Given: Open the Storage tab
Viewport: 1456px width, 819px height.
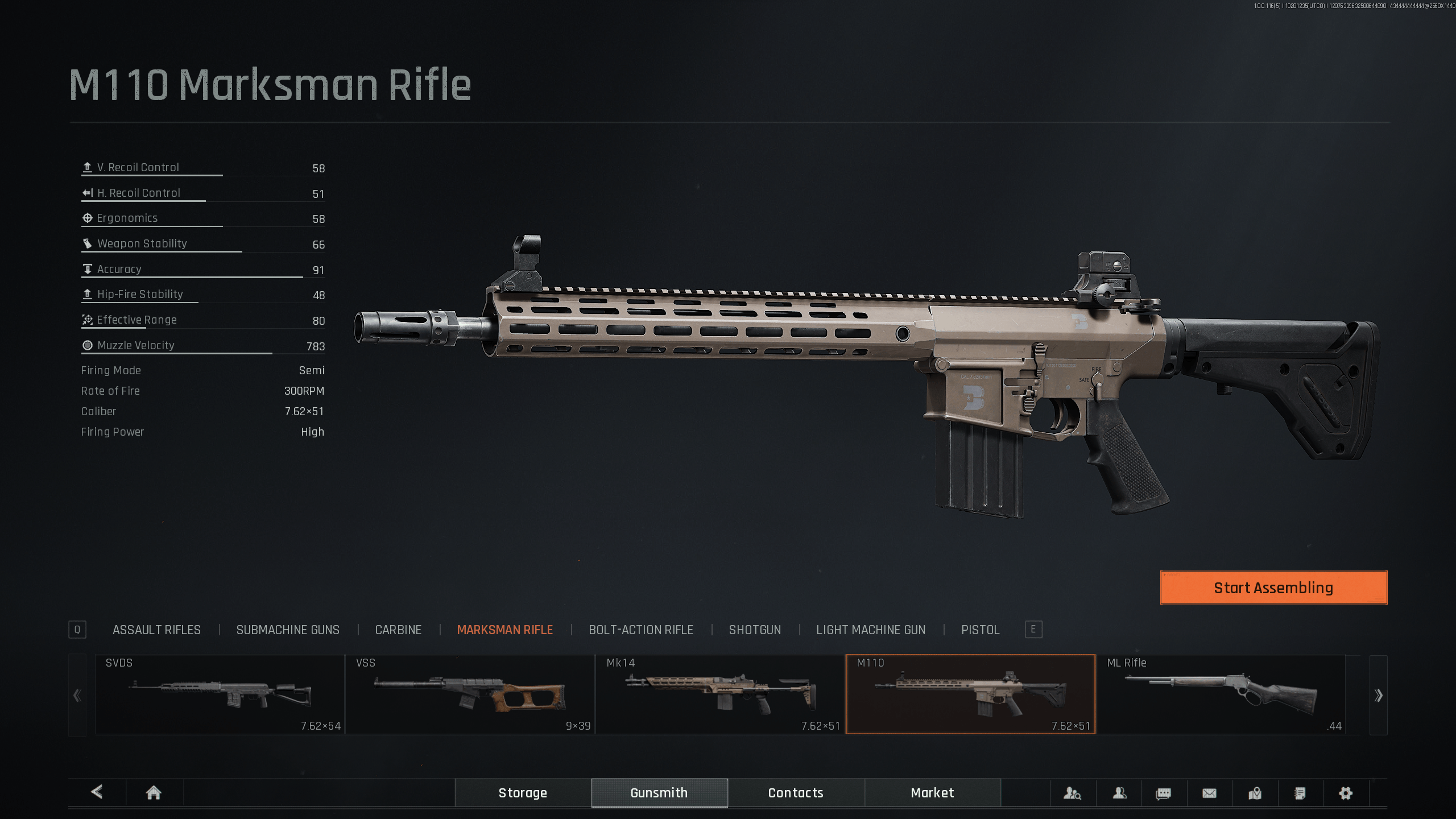Looking at the screenshot, I should [523, 793].
